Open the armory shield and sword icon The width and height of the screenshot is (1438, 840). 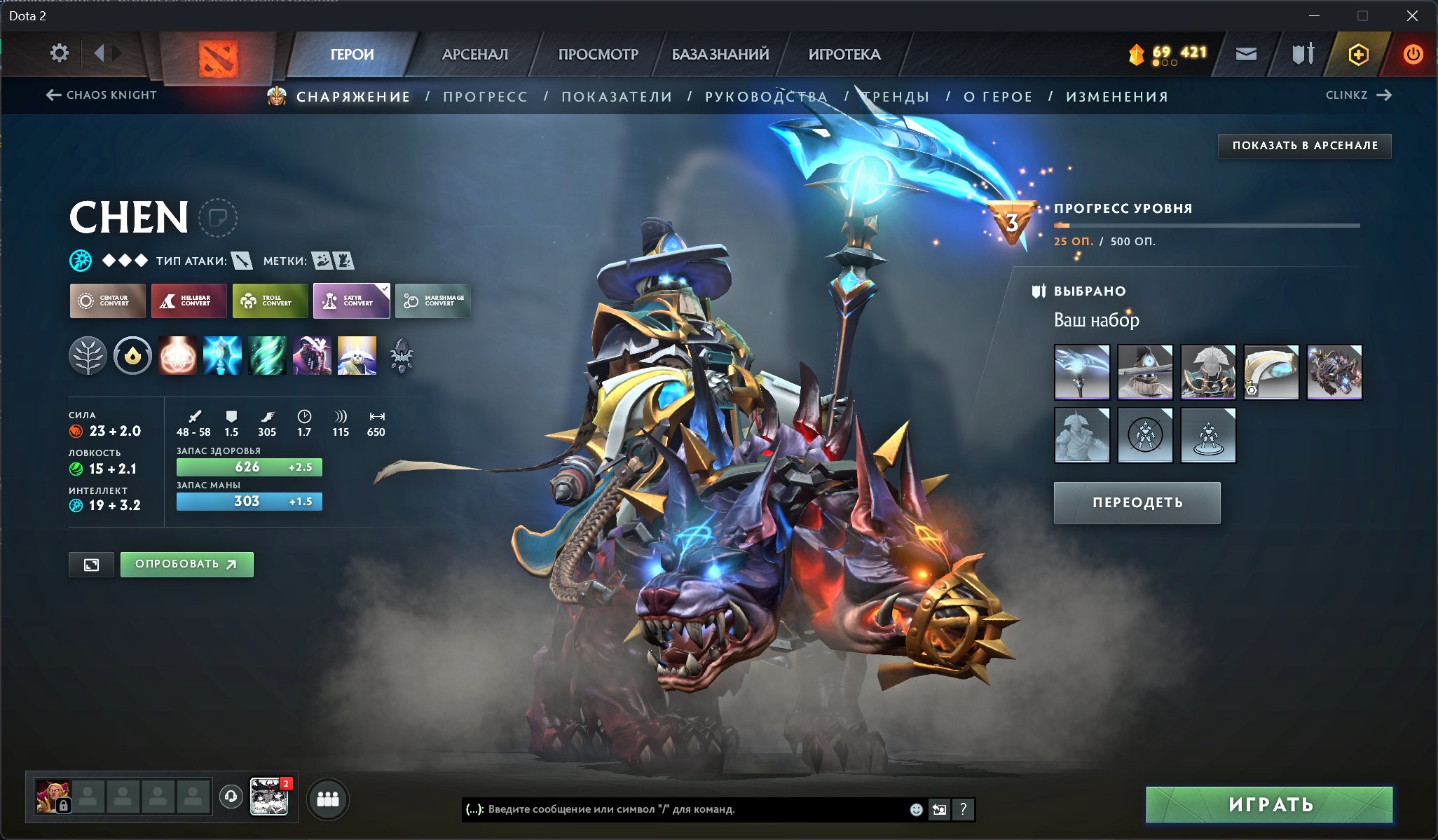[1302, 53]
